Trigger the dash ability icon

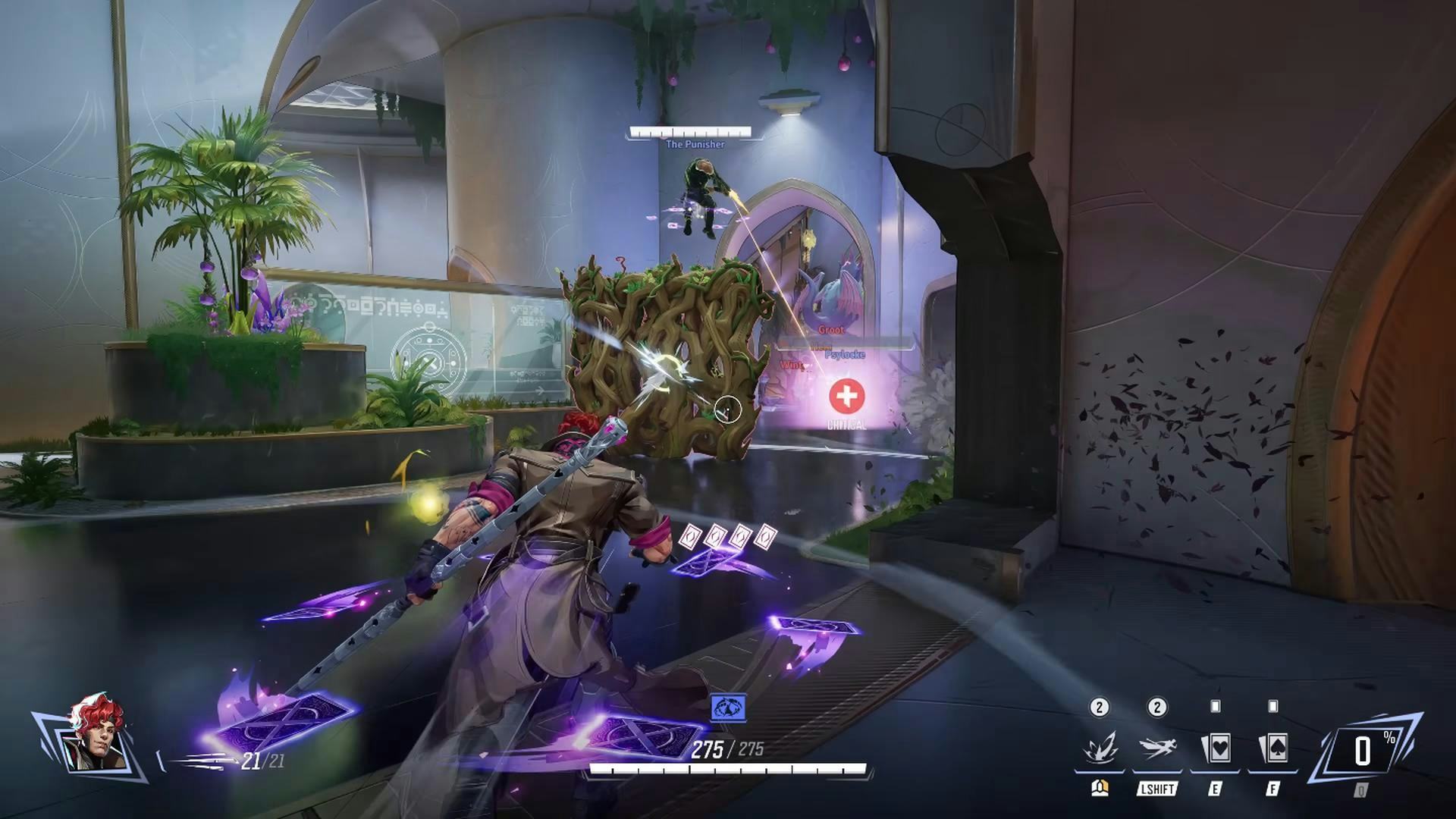1156,748
